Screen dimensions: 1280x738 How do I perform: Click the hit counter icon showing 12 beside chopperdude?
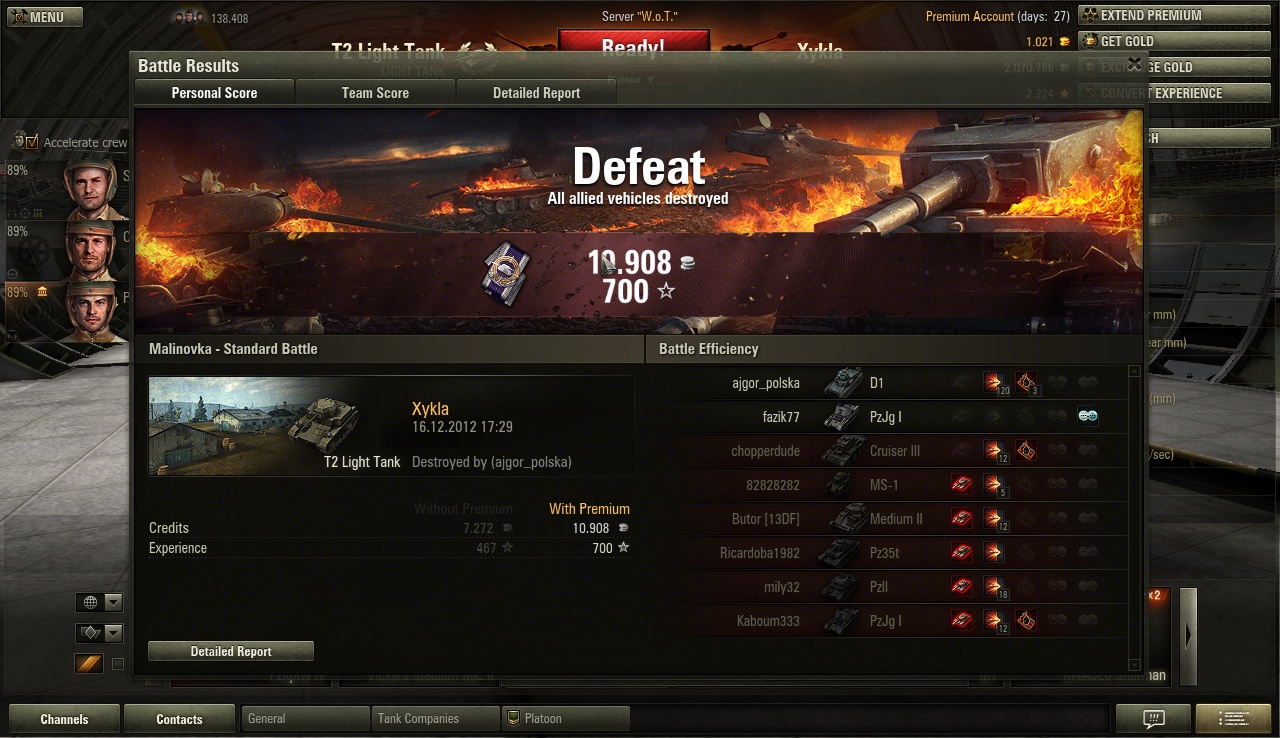click(x=994, y=450)
